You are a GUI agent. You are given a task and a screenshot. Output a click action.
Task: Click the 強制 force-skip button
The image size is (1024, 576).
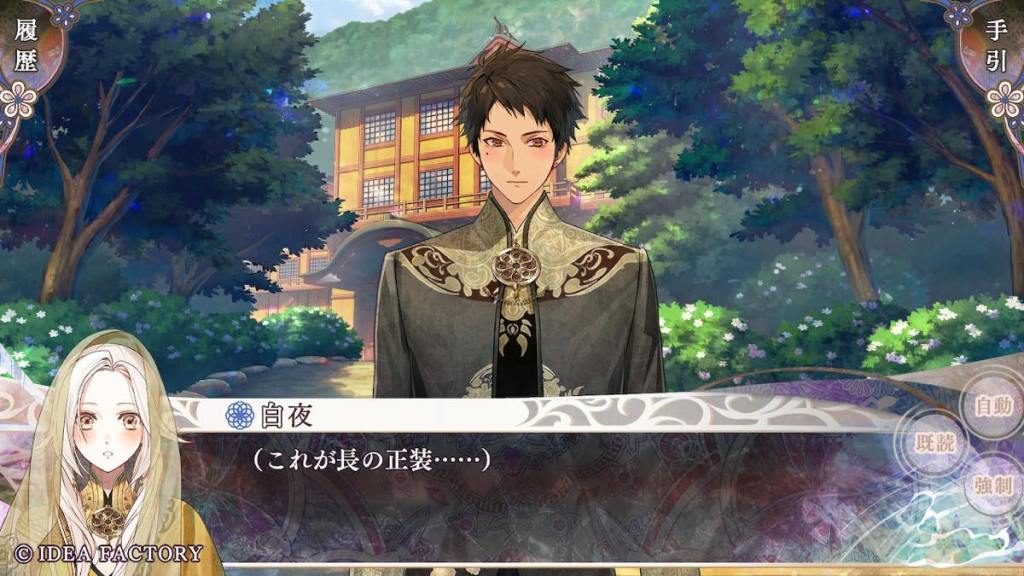click(992, 487)
